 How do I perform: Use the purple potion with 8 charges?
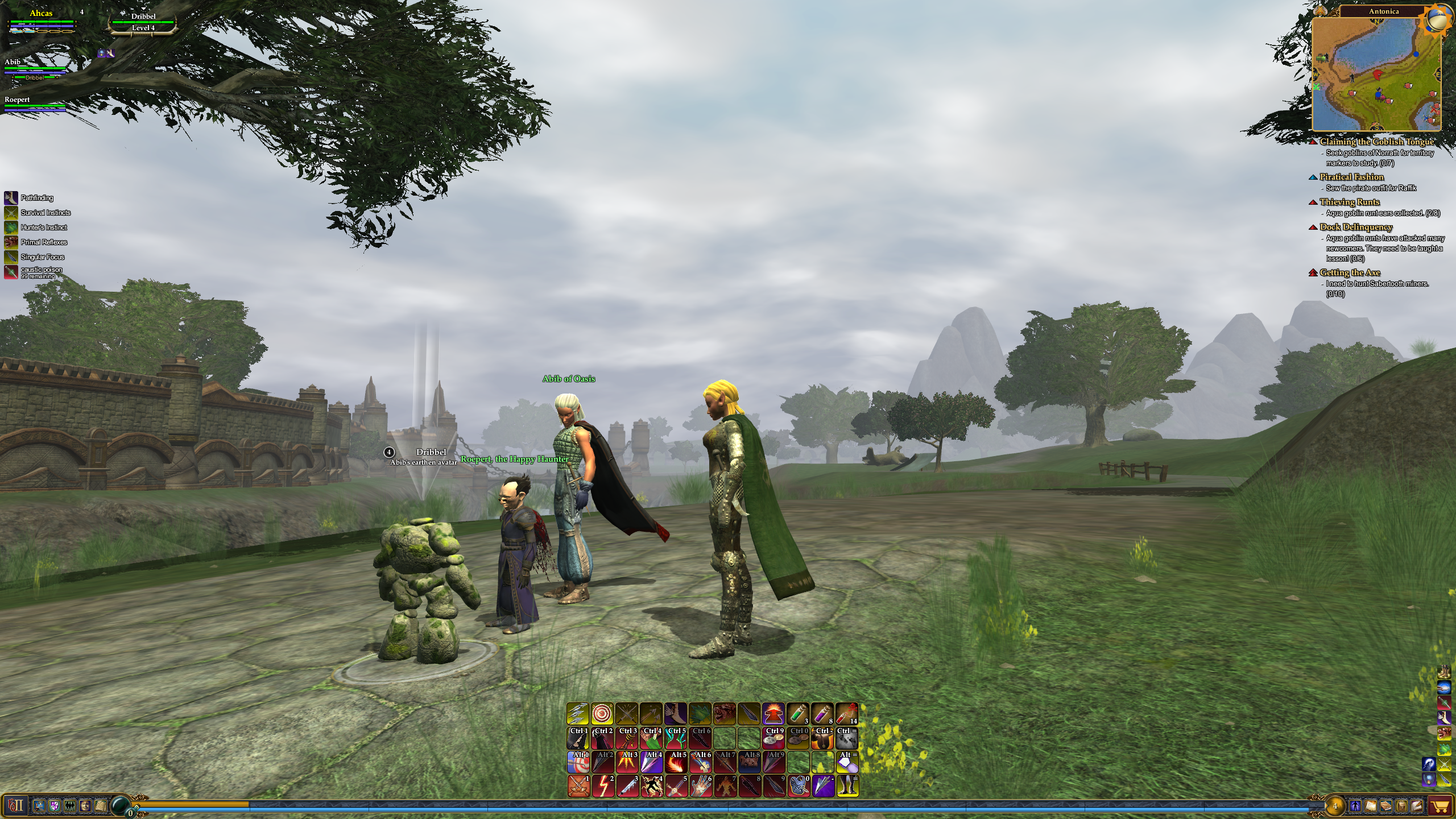(x=822, y=713)
